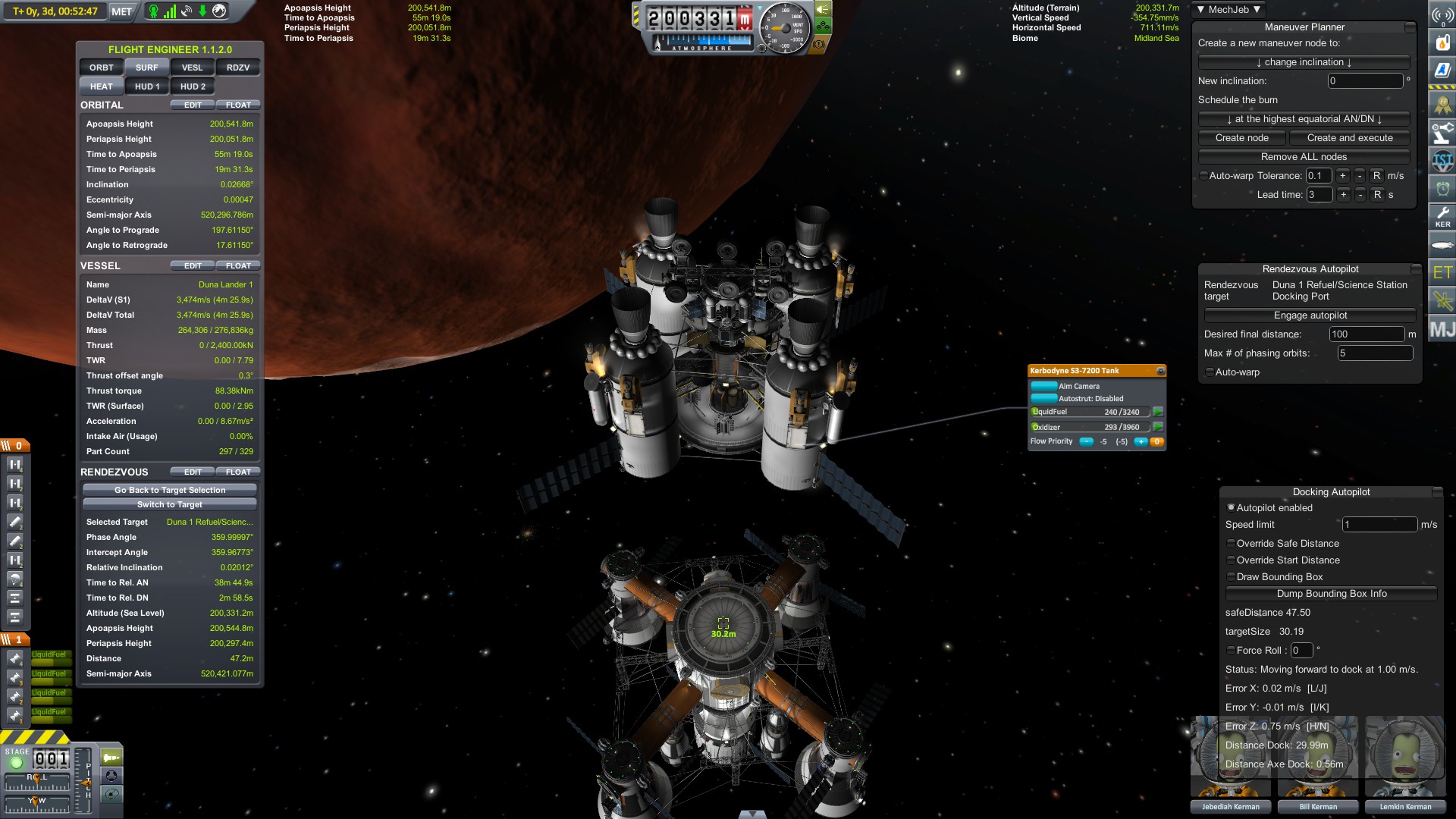Remove ALL maneuver nodes
This screenshot has width=1456, height=819.
coord(1304,157)
